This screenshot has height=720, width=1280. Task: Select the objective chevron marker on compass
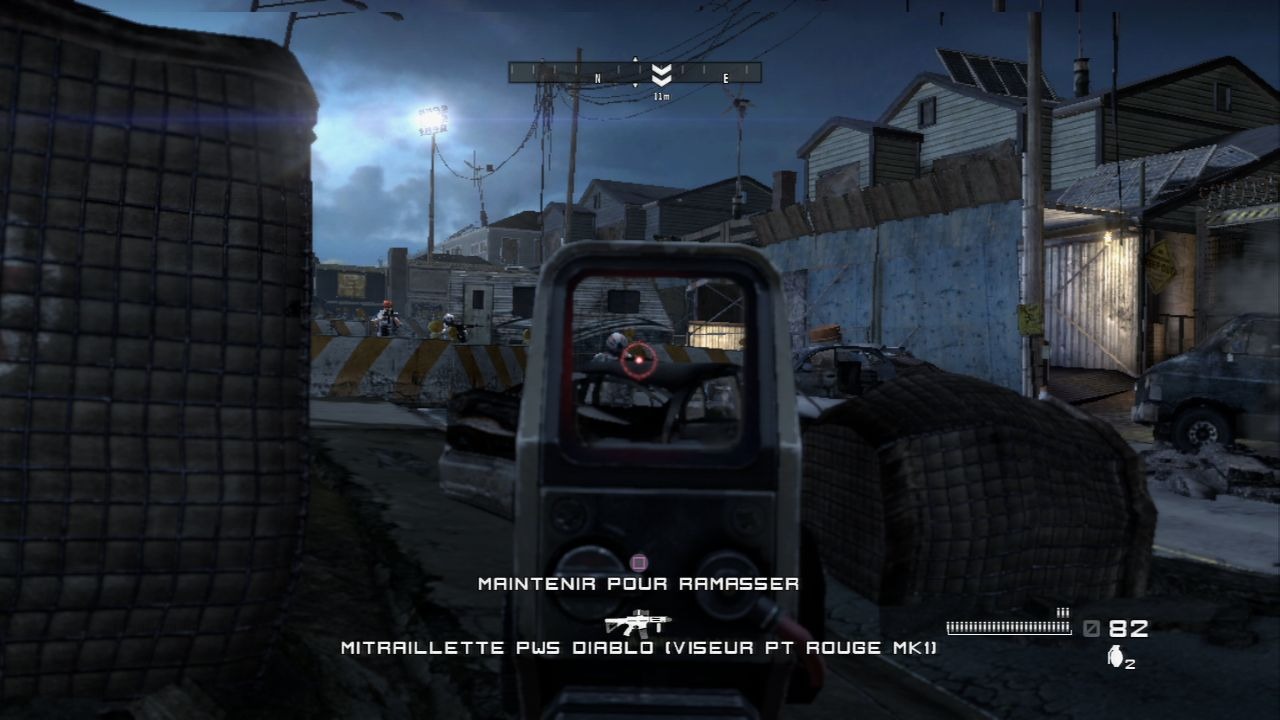pyautogui.click(x=660, y=74)
